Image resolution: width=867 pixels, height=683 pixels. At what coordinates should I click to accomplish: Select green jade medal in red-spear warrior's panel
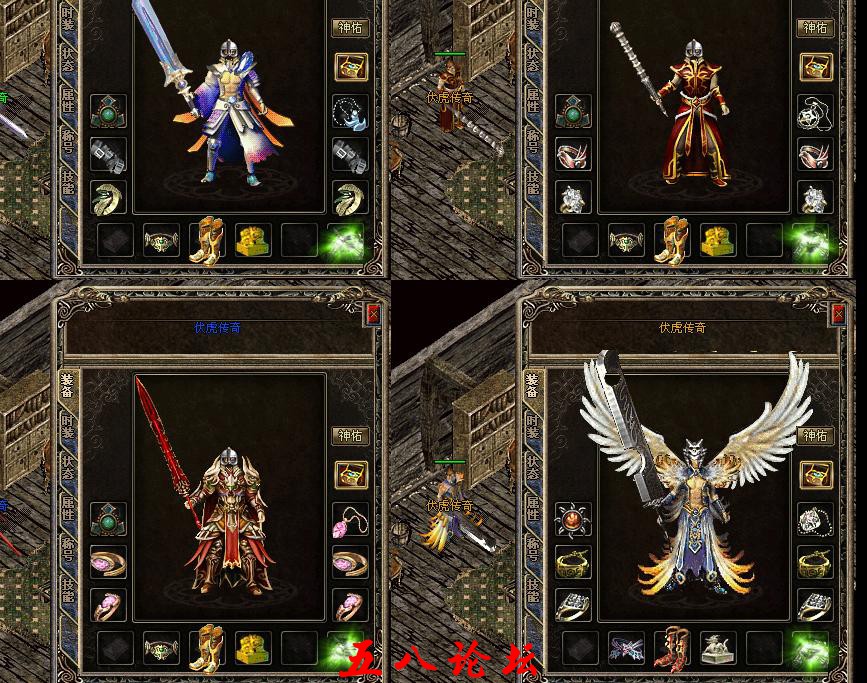click(x=108, y=519)
